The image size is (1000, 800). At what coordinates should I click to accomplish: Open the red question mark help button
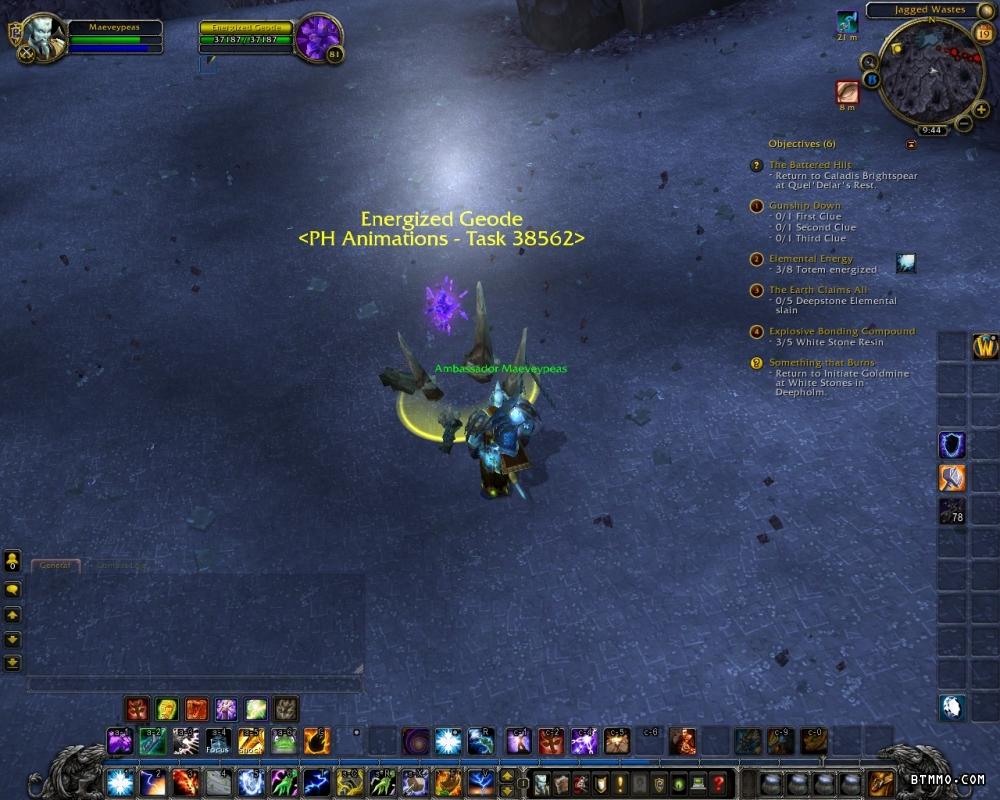(x=717, y=782)
